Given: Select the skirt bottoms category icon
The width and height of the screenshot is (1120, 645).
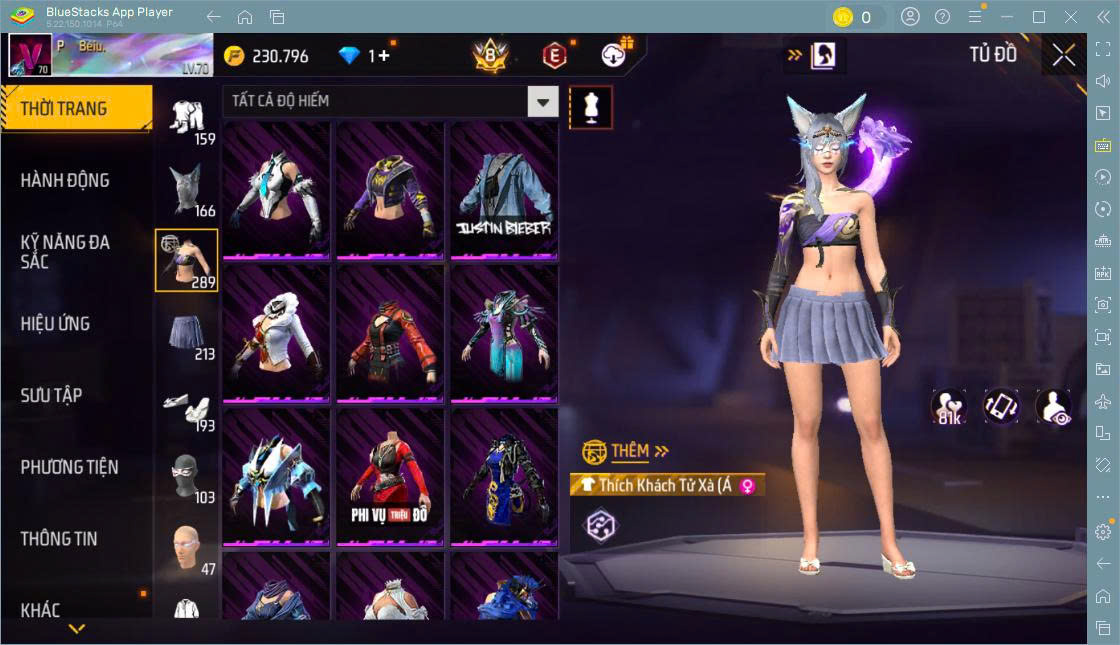Looking at the screenshot, I should pos(187,332).
